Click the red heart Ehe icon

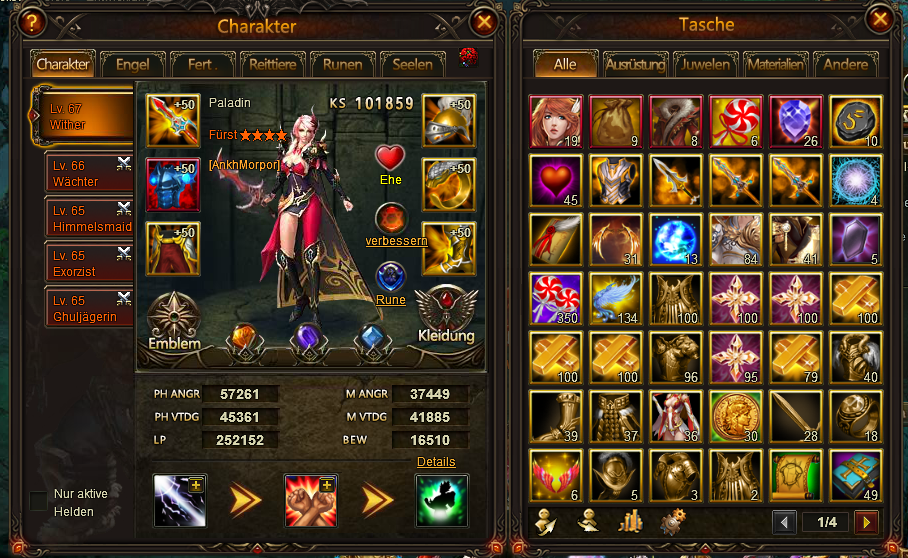(x=390, y=158)
